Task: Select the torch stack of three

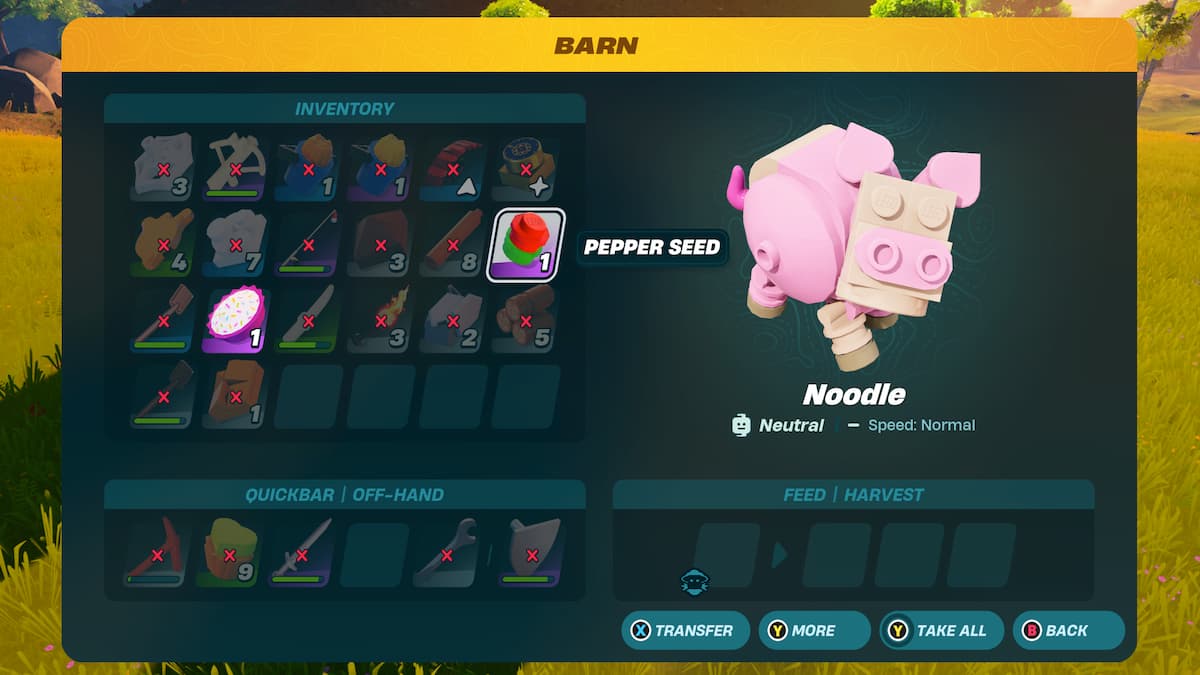Action: point(381,321)
